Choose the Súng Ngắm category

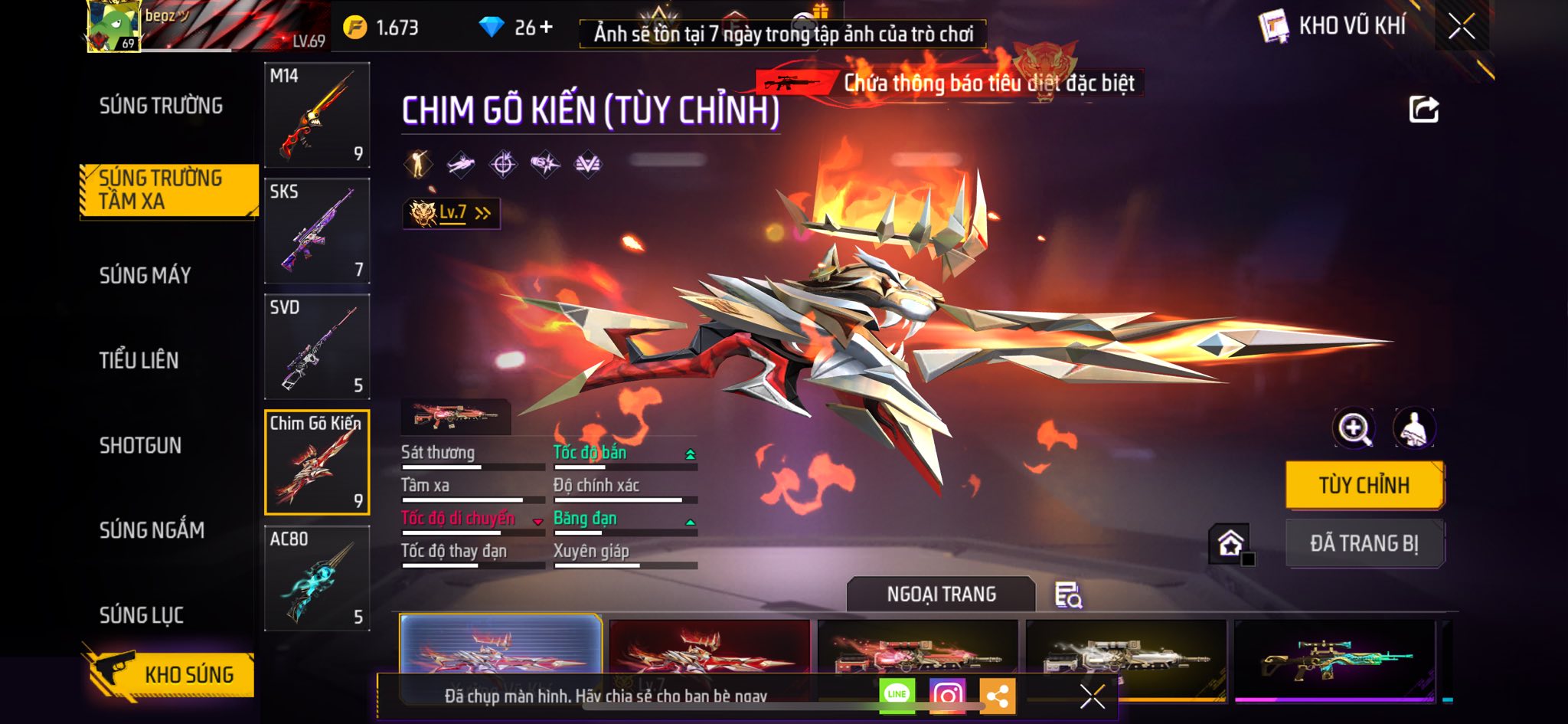coord(152,530)
